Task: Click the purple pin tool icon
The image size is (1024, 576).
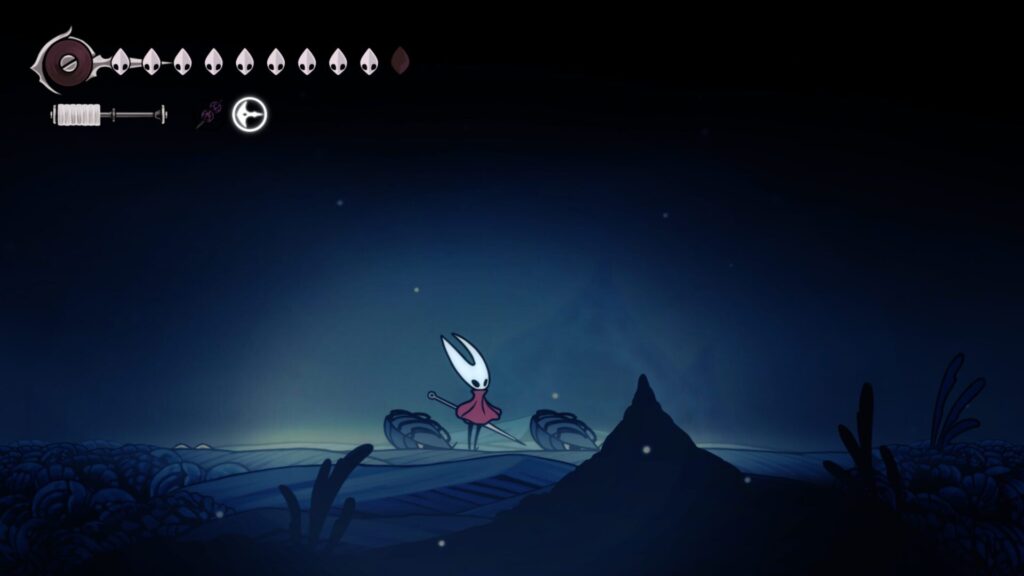Action: coord(209,116)
